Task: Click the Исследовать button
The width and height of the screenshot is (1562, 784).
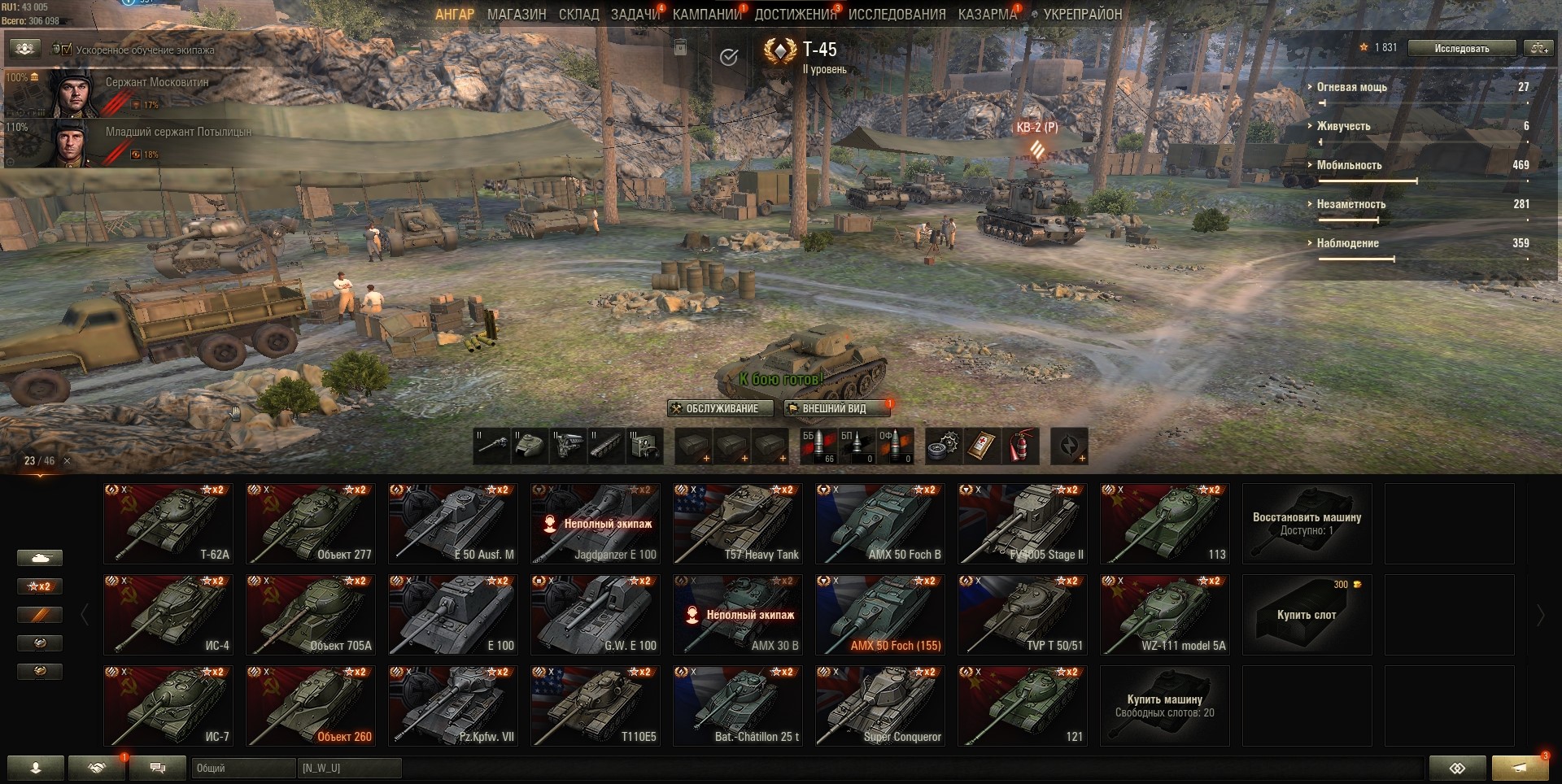Action: point(1461,48)
